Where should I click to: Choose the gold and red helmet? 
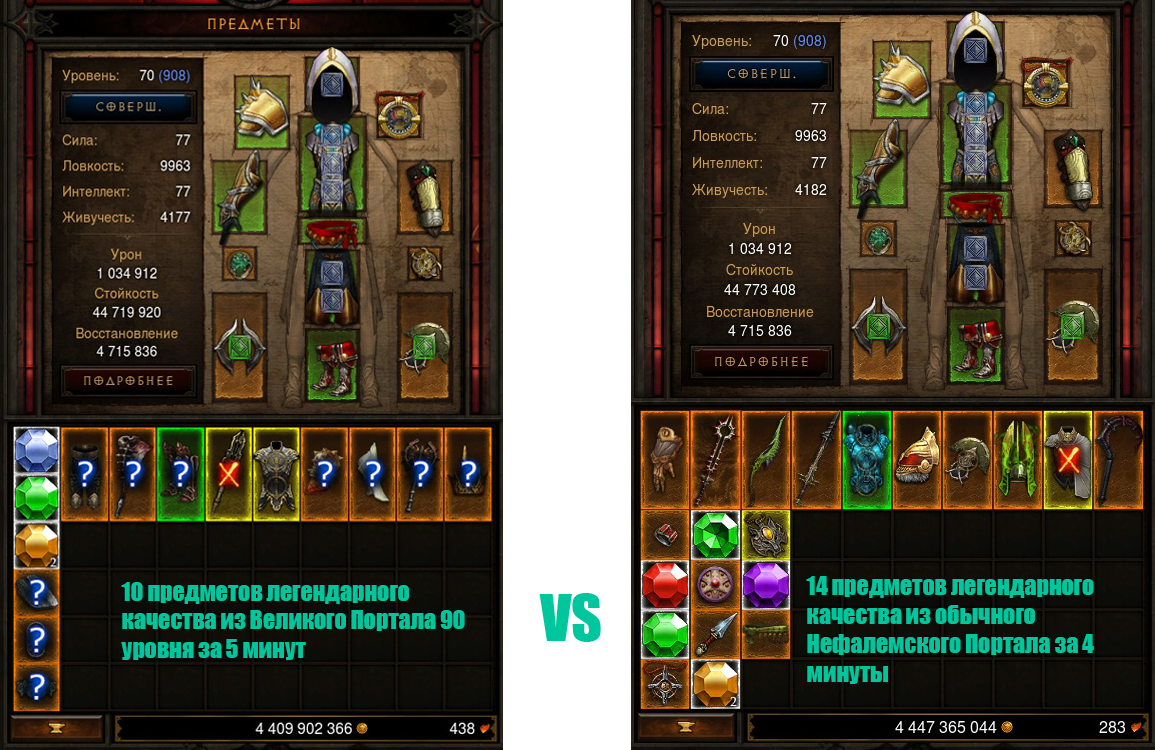[917, 460]
